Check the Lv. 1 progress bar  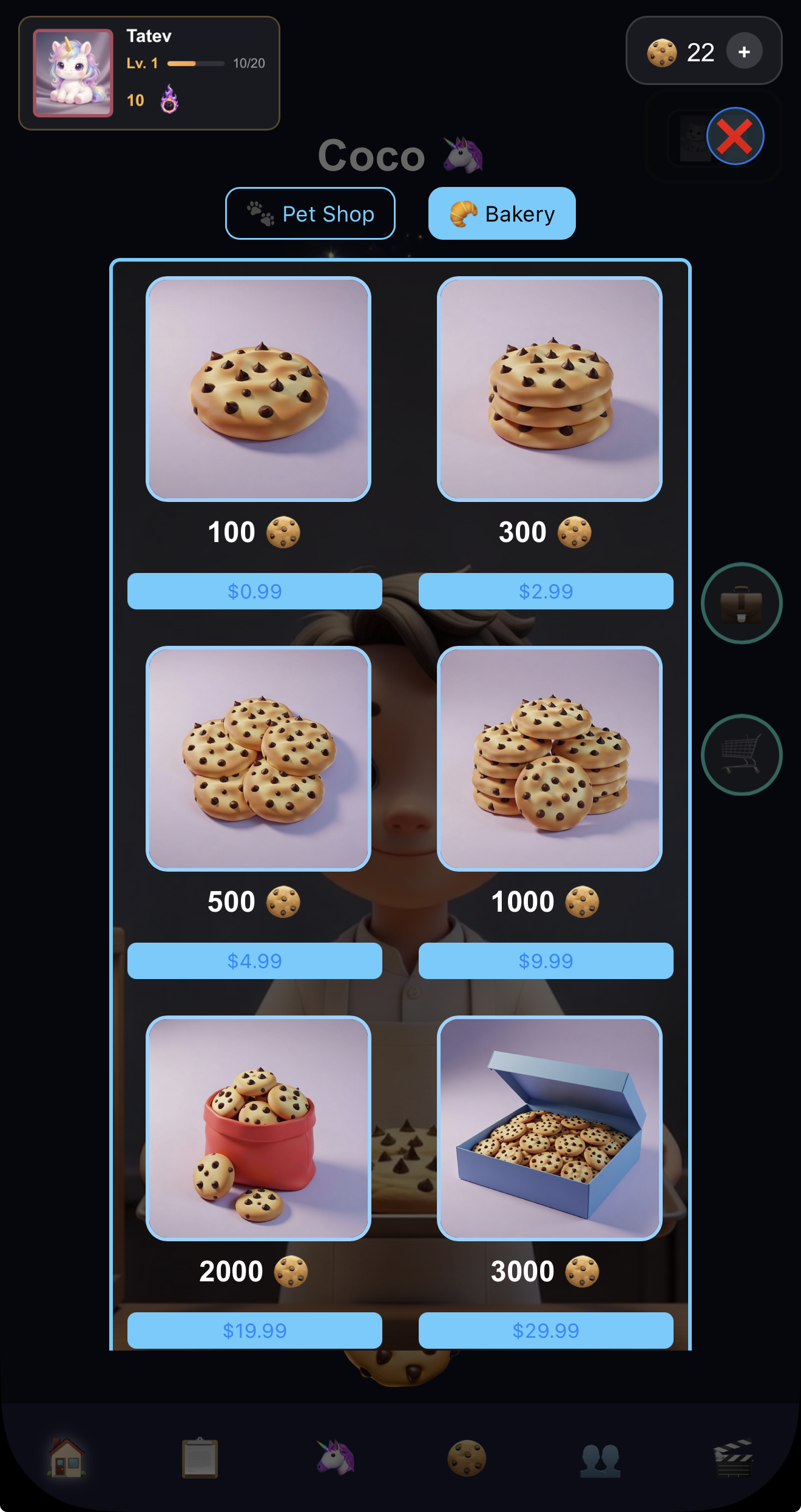pos(195,63)
